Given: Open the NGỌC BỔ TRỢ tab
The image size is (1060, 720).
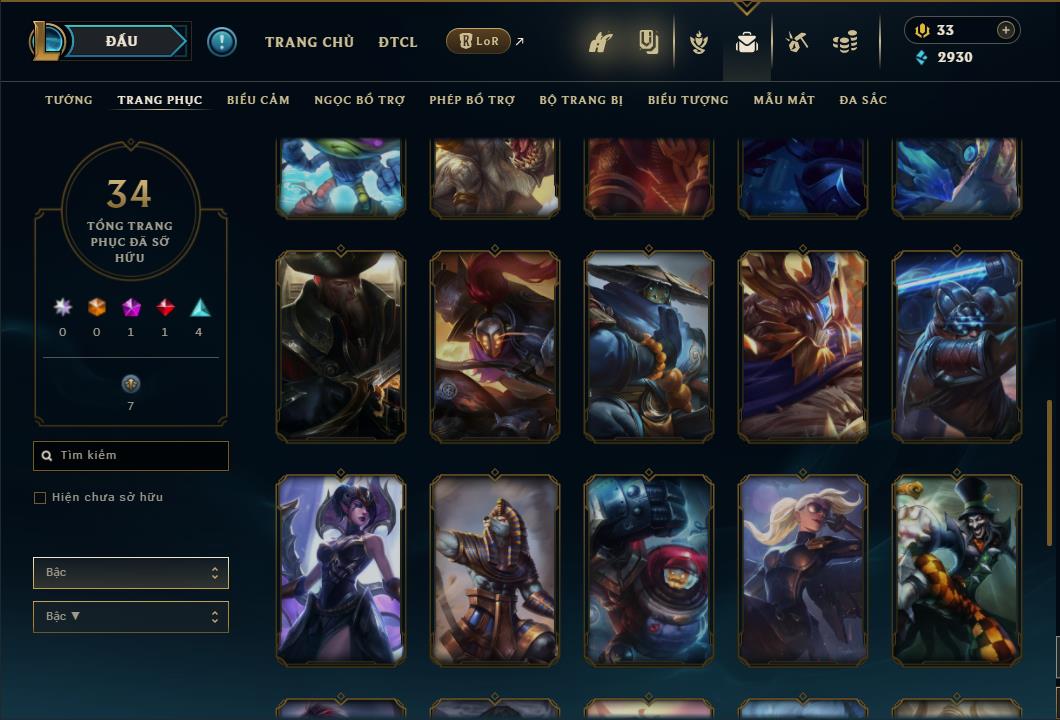Looking at the screenshot, I should (359, 100).
